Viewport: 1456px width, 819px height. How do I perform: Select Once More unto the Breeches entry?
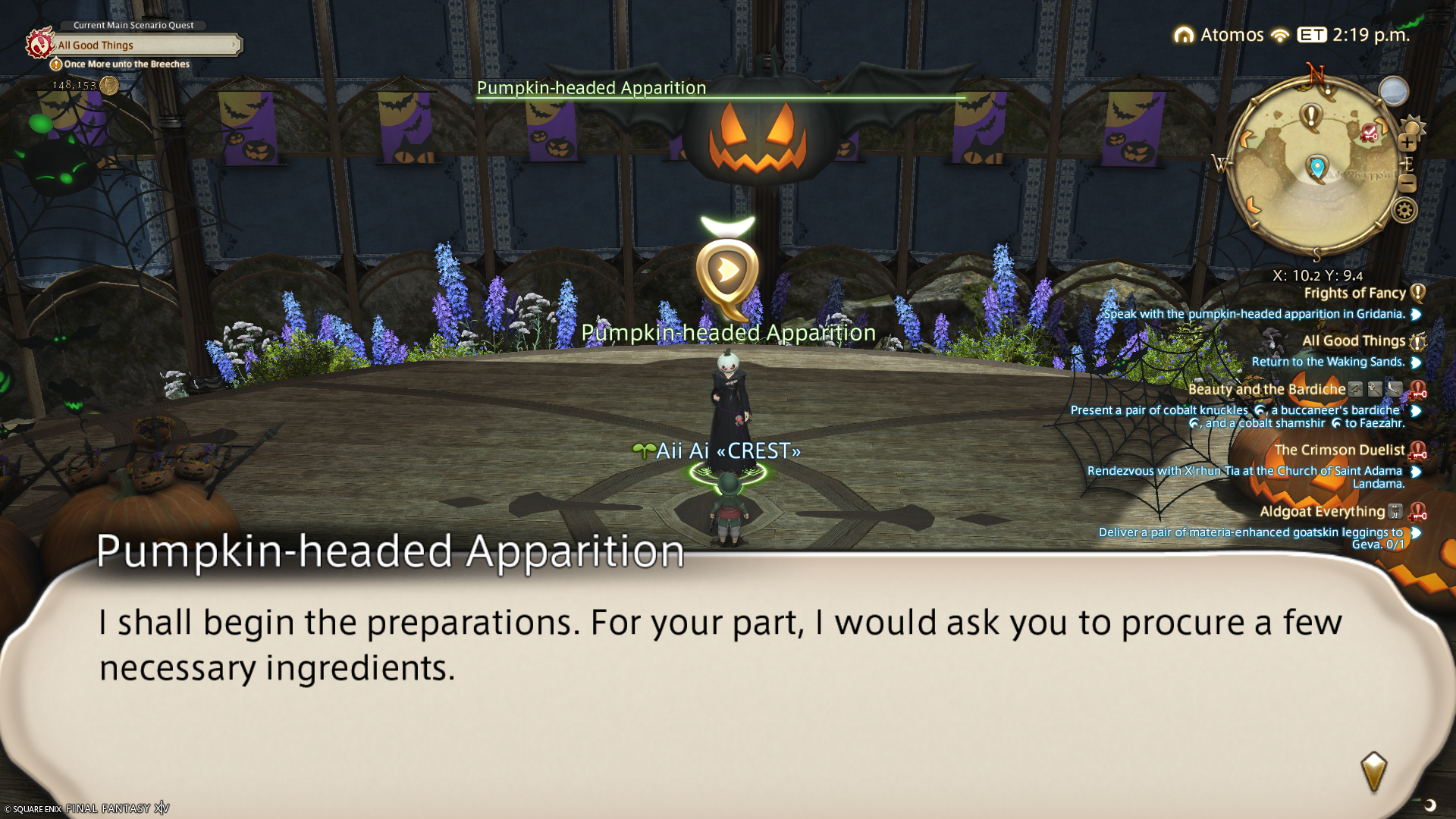pos(126,64)
